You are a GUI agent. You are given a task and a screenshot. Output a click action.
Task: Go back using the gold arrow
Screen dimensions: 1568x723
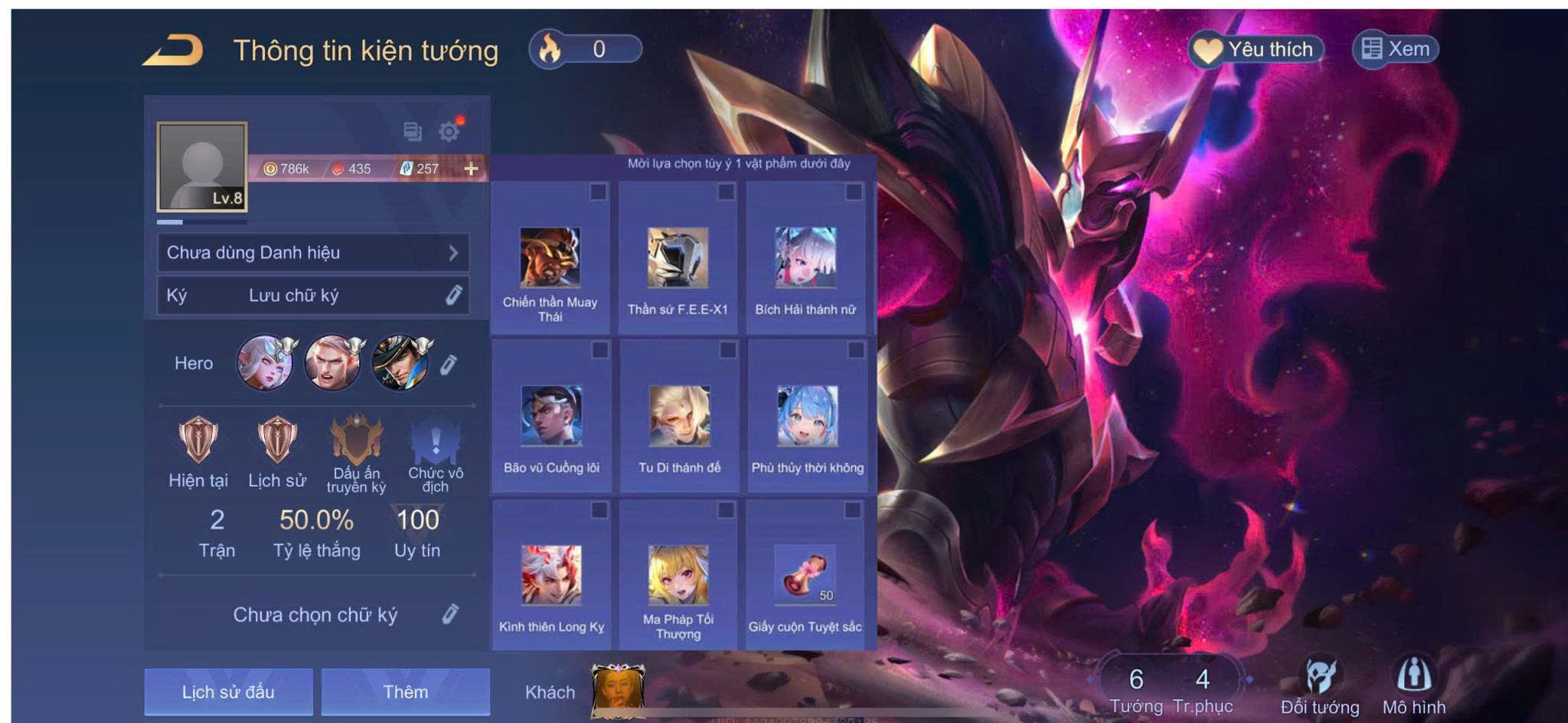click(174, 51)
